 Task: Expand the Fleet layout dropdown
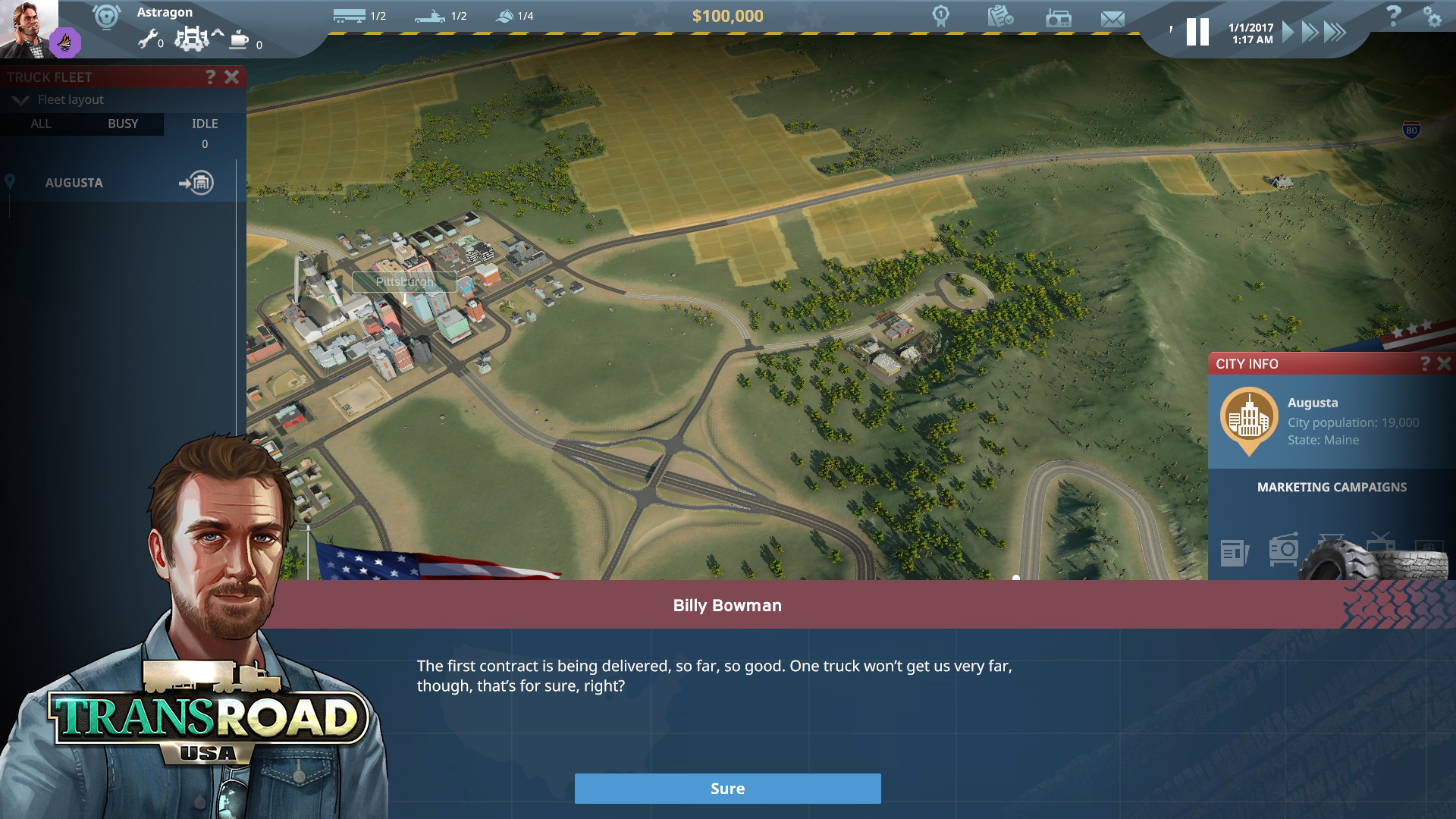coord(20,100)
